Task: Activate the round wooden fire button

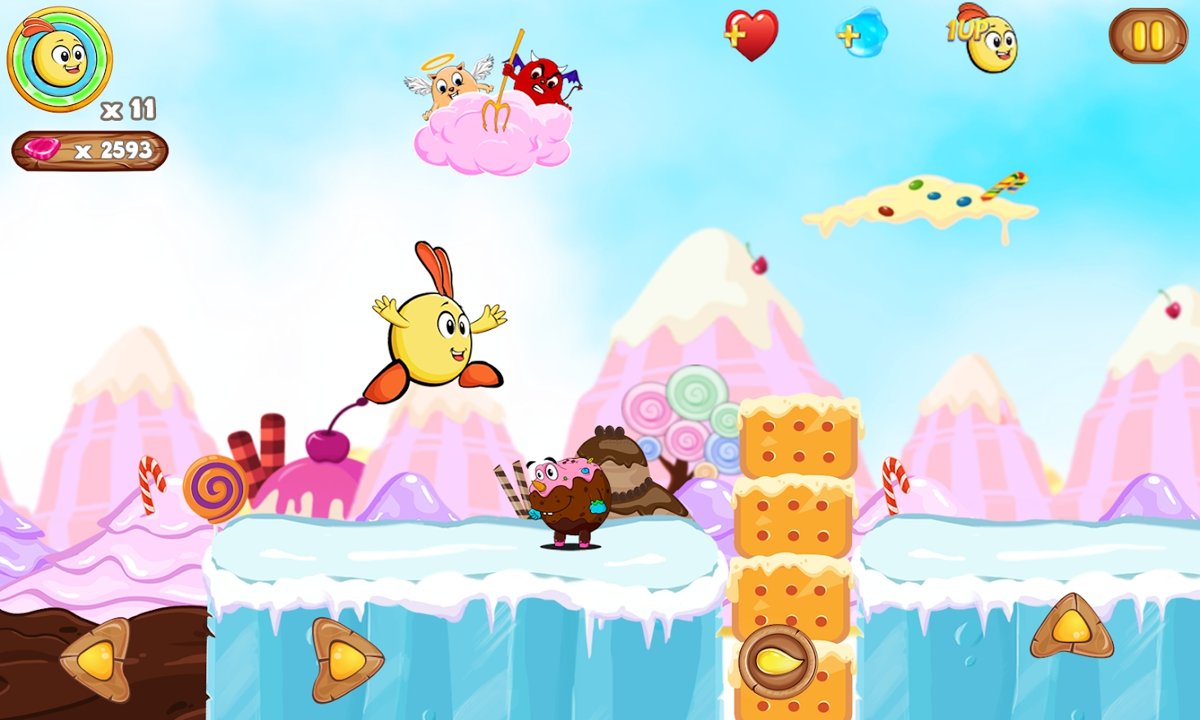Action: (x=777, y=660)
